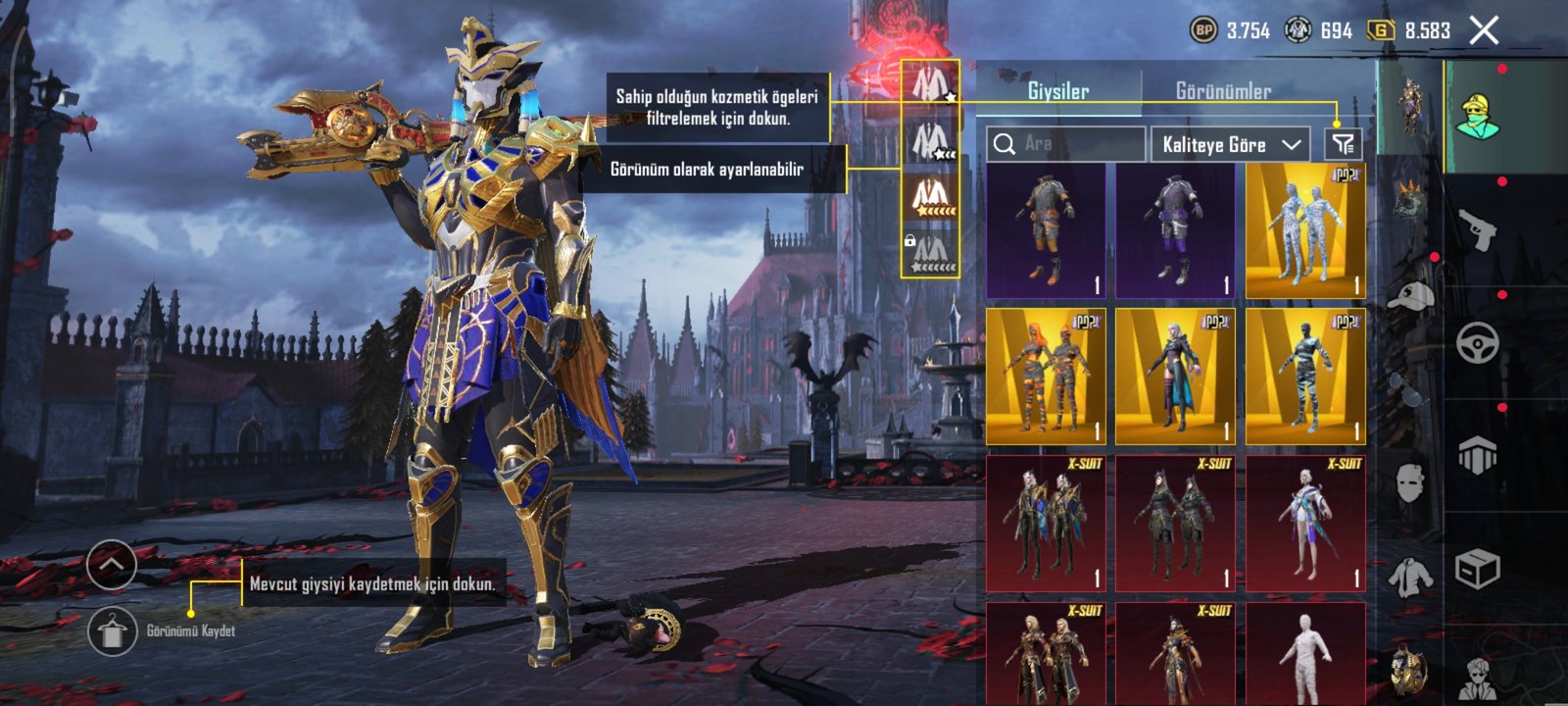Select the Giysiler tab
The height and width of the screenshot is (706, 1568).
pyautogui.click(x=1057, y=91)
